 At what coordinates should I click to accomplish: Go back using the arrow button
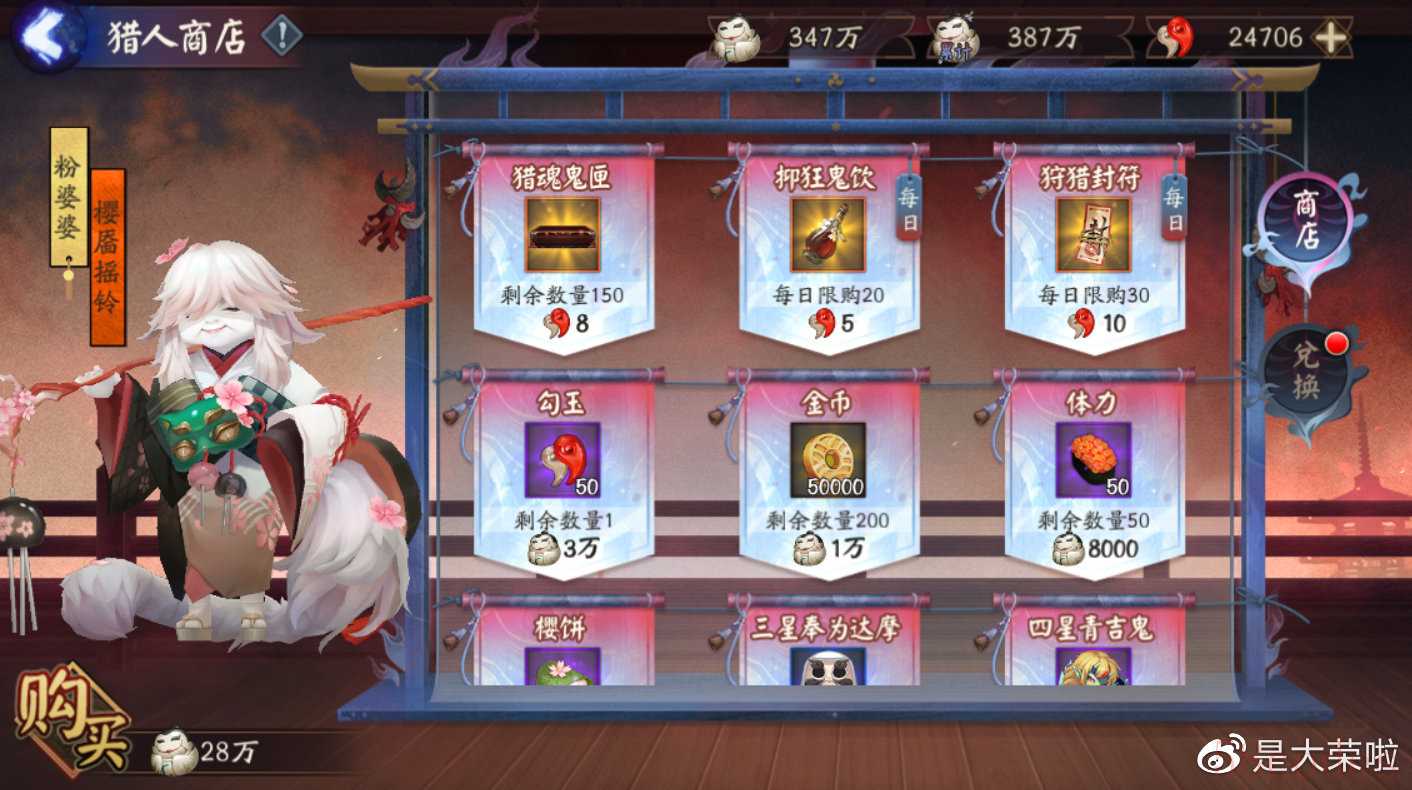click(x=47, y=36)
